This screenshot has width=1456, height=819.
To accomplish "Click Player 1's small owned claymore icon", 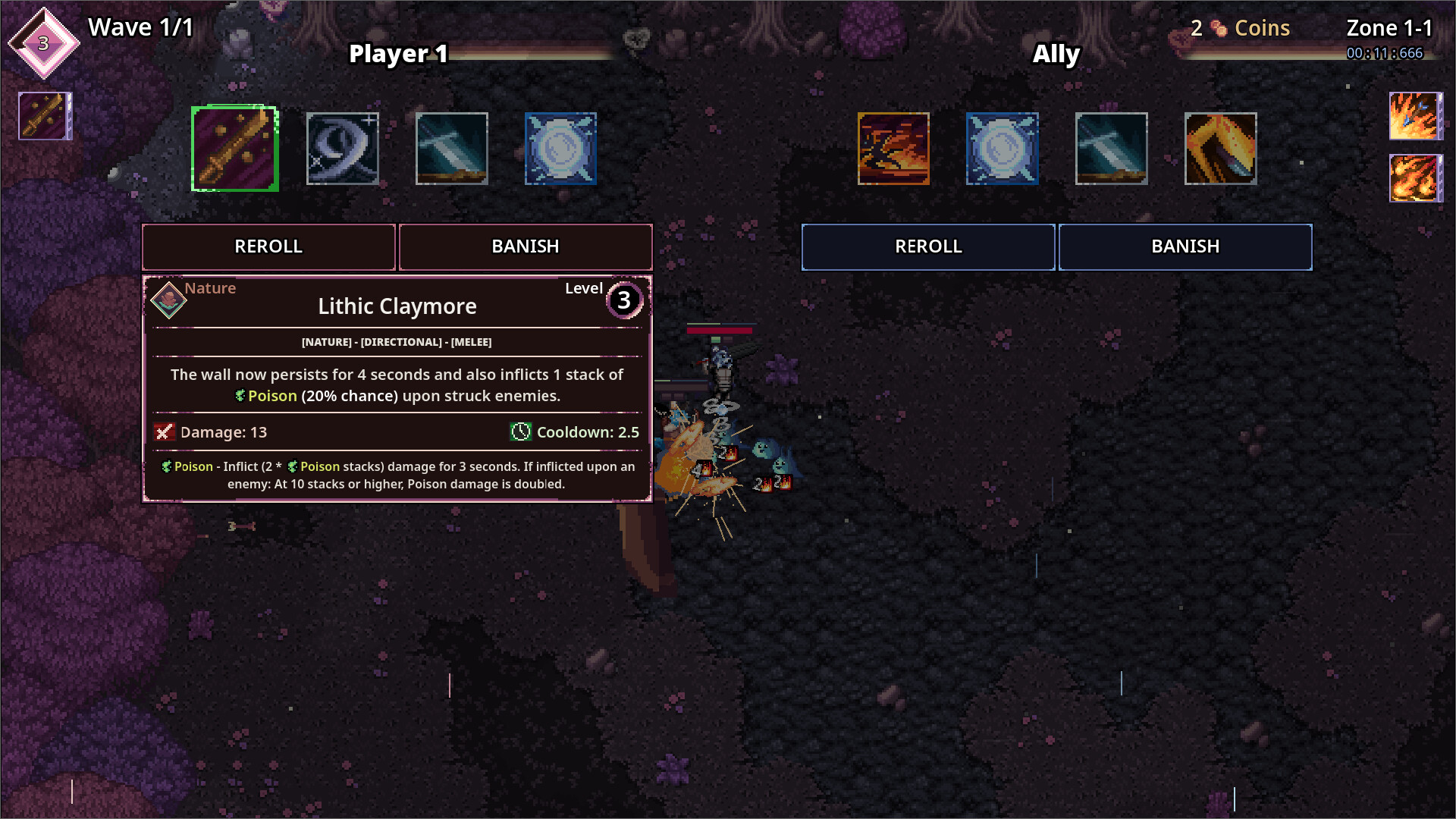I will pos(45,116).
